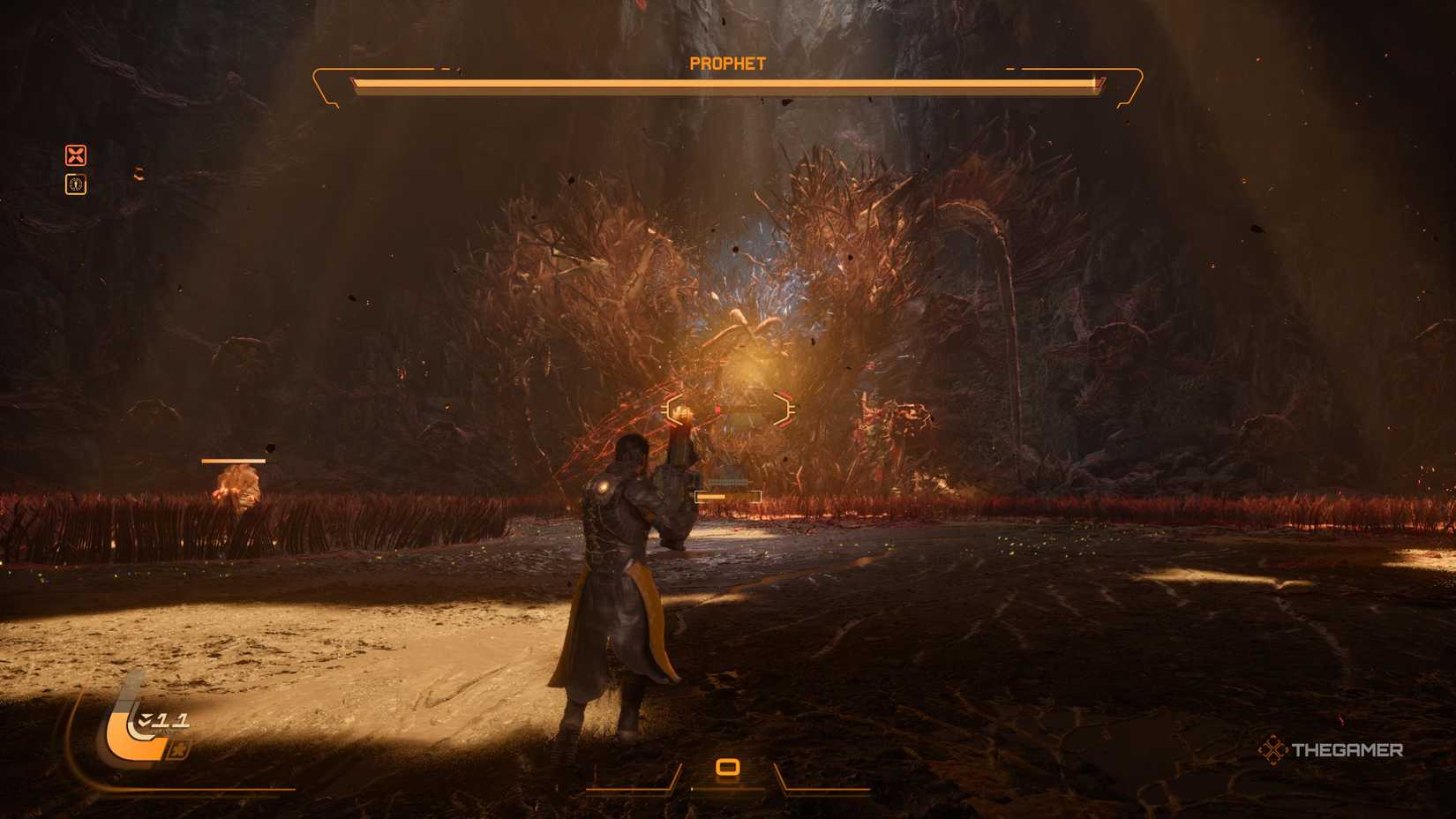The height and width of the screenshot is (819, 1456).
Task: Click the grenade ability icon near ammo counter
Action: click(179, 748)
